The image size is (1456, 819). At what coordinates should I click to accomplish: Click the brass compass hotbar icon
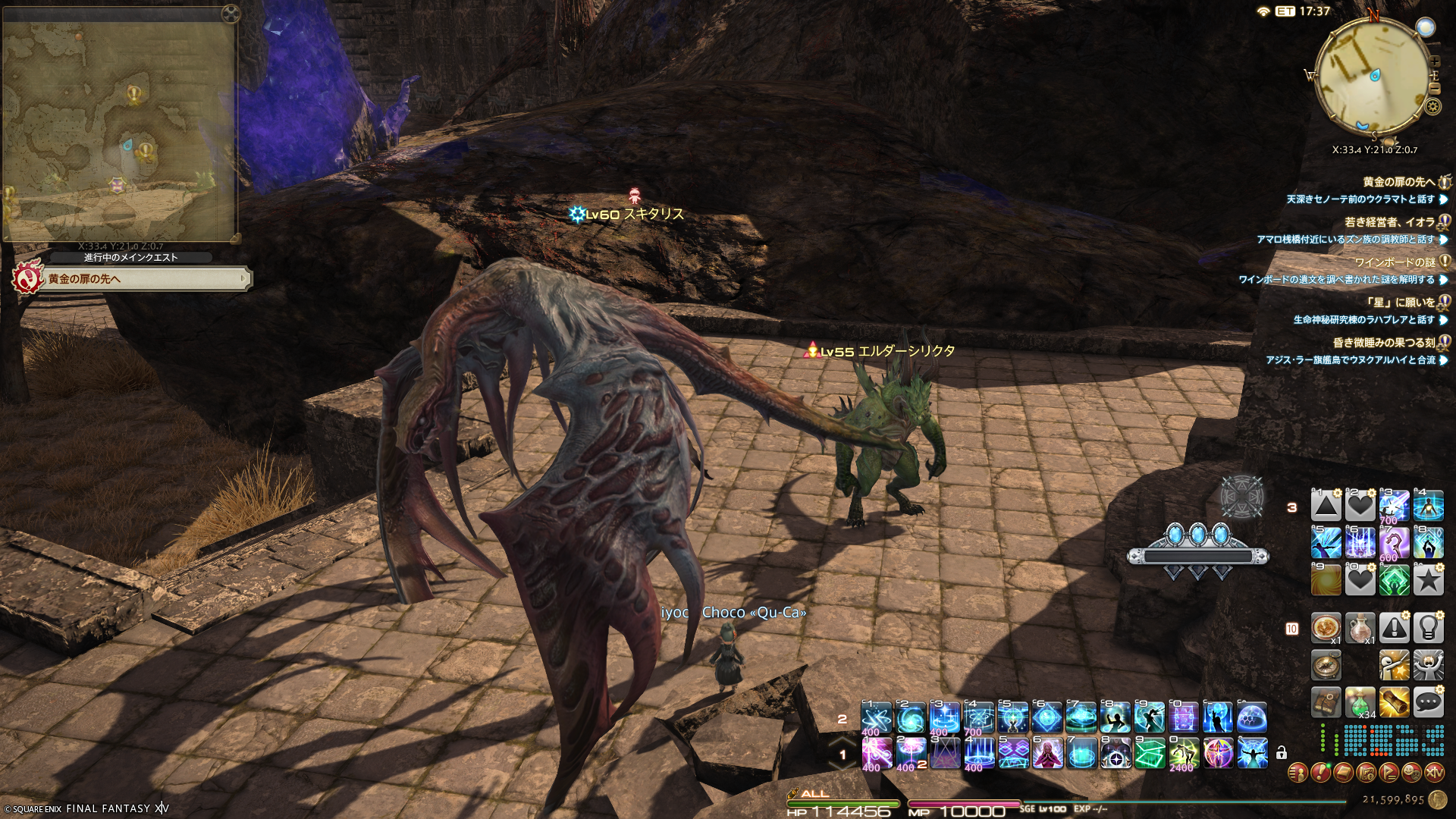1326,665
